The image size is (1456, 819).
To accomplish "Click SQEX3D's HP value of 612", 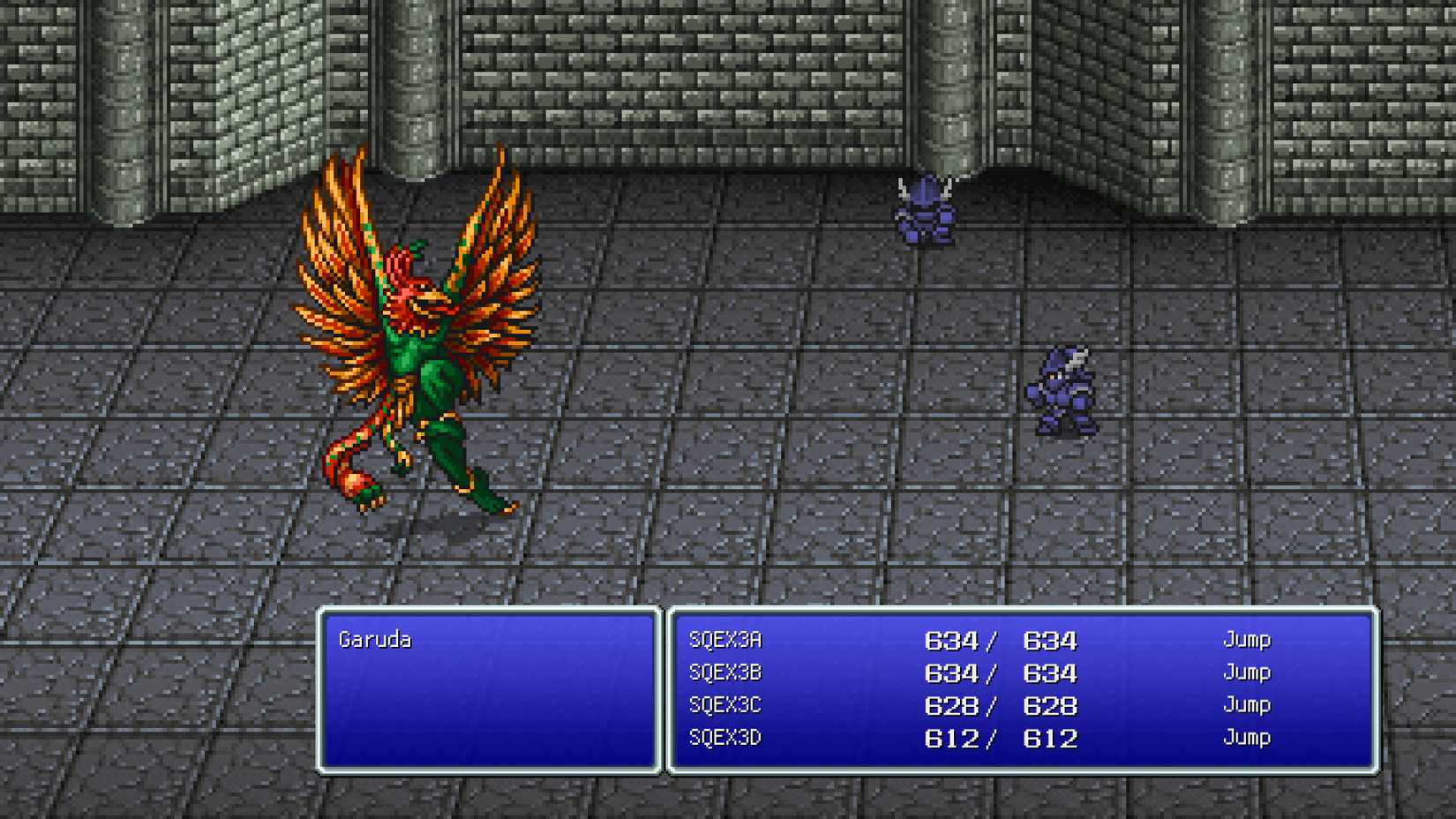I will (949, 739).
